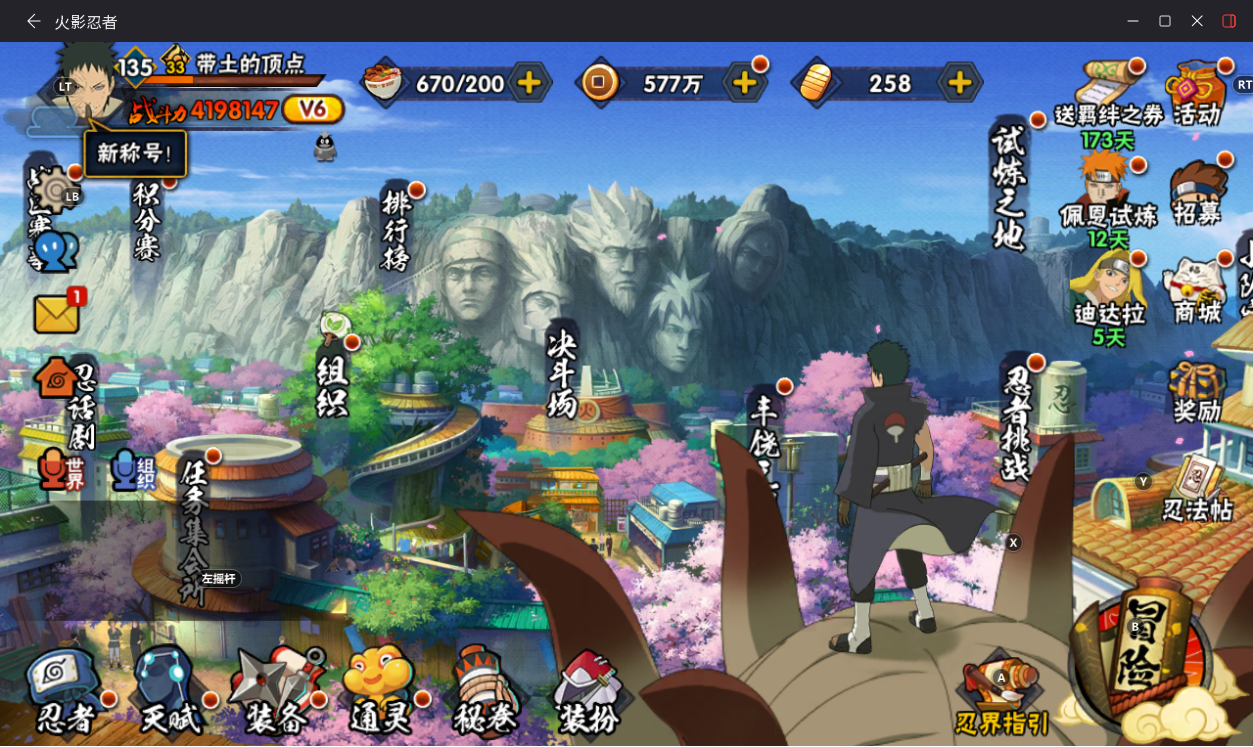Screen dimensions: 1253x747
Task: Open the 活动 events panel
Action: pos(1197,95)
